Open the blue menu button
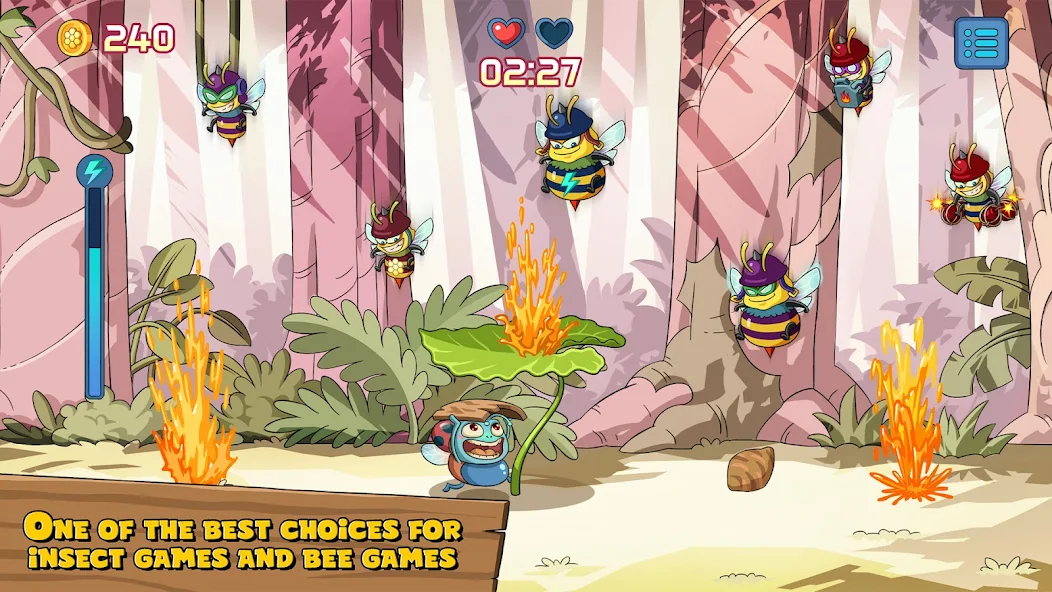This screenshot has width=1052, height=592. coord(980,43)
